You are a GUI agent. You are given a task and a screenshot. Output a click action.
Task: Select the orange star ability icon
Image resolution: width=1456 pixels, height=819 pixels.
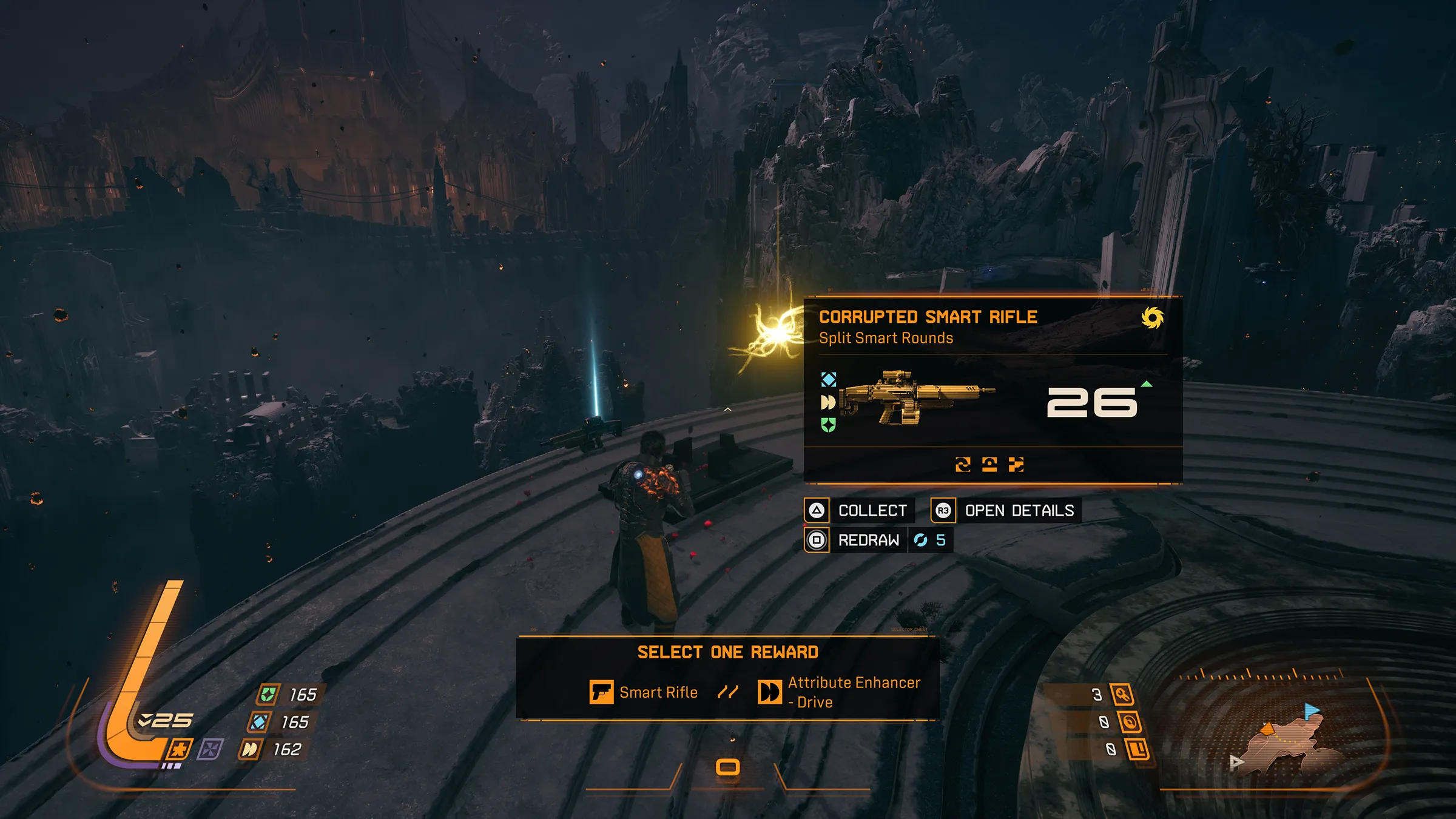click(x=179, y=749)
